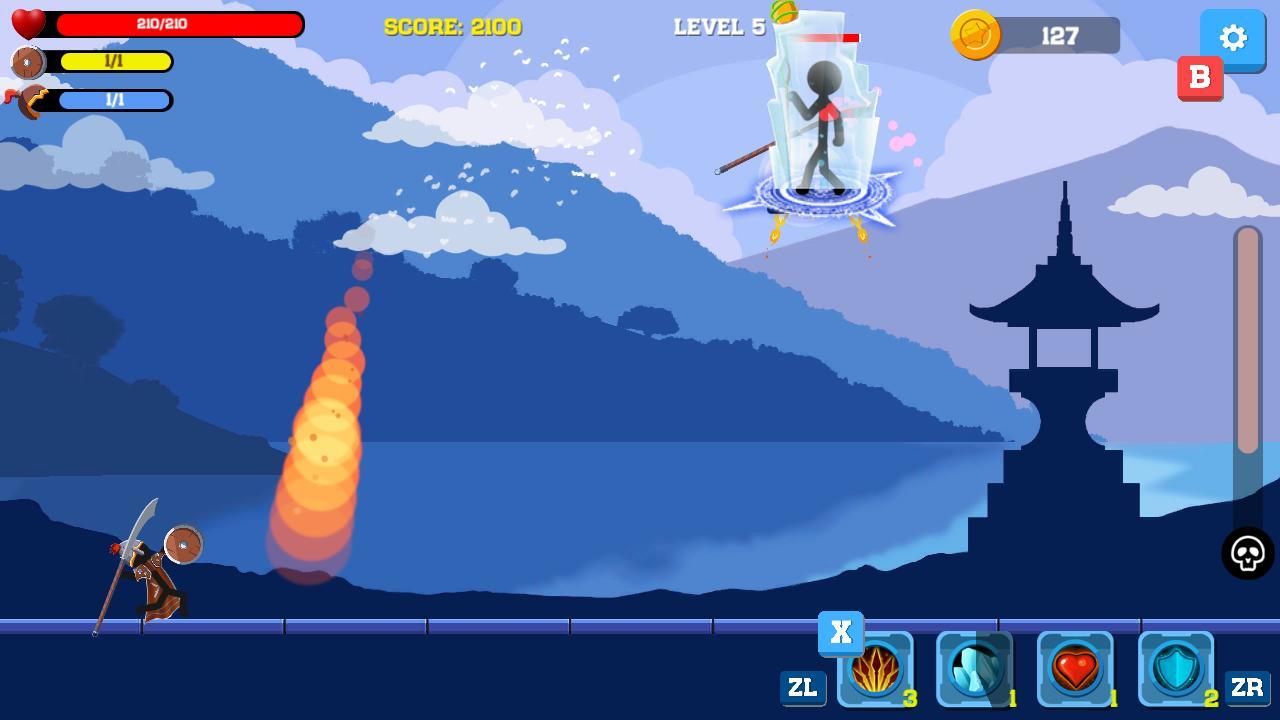Click the red B button
The image size is (1280, 720).
pyautogui.click(x=1200, y=76)
